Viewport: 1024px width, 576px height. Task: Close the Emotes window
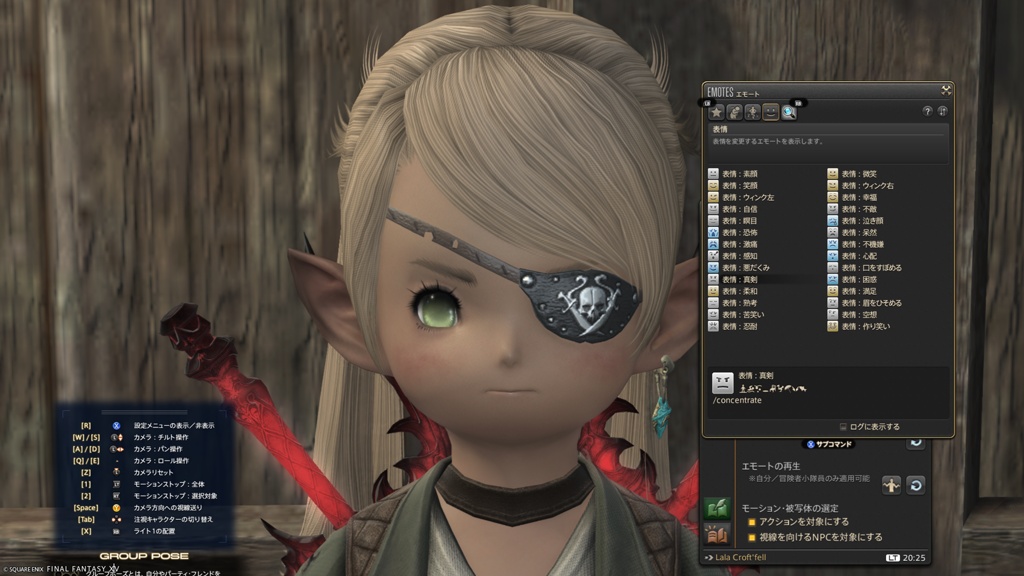click(x=945, y=90)
